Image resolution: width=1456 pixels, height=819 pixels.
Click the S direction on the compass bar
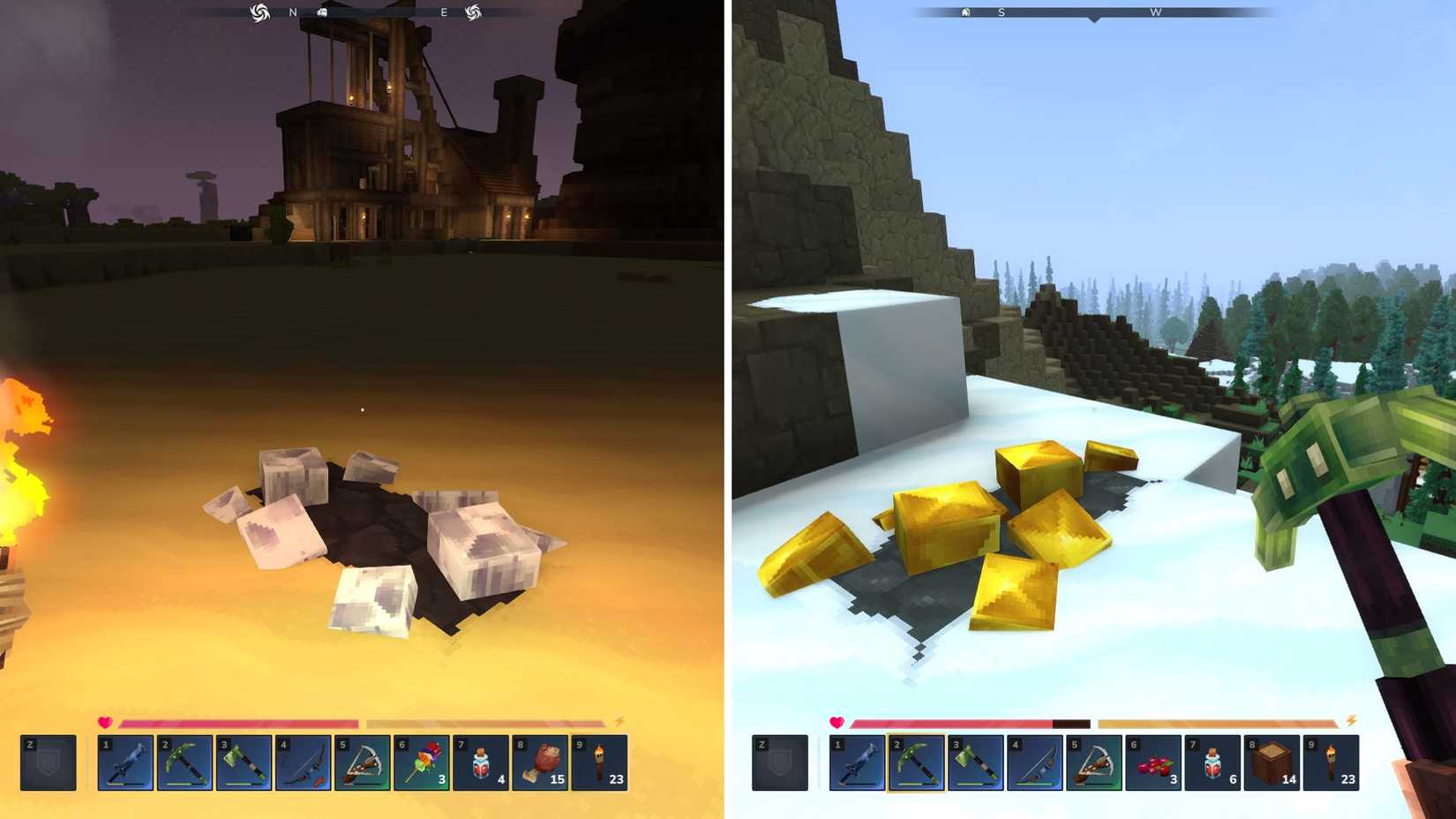click(1000, 13)
